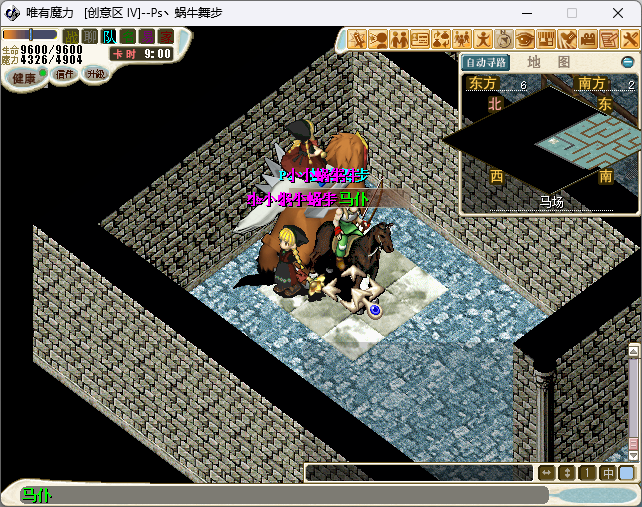This screenshot has width=642, height=507.
Task: Toggle the 聊 chat mode button
Action: click(x=90, y=37)
